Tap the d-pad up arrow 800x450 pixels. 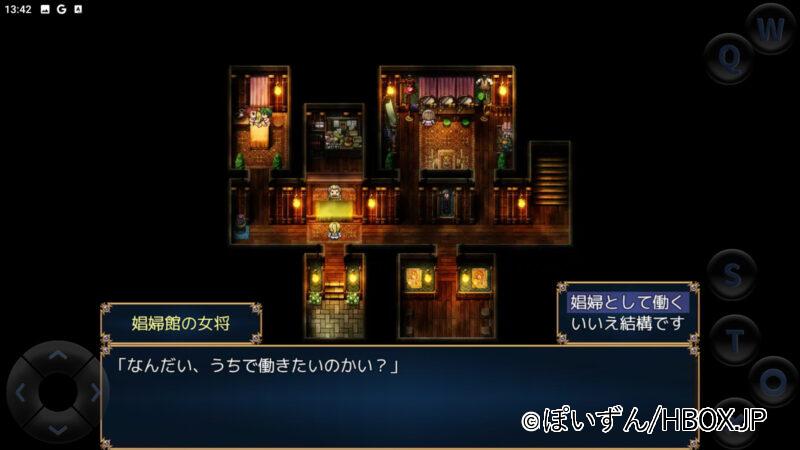coord(58,356)
